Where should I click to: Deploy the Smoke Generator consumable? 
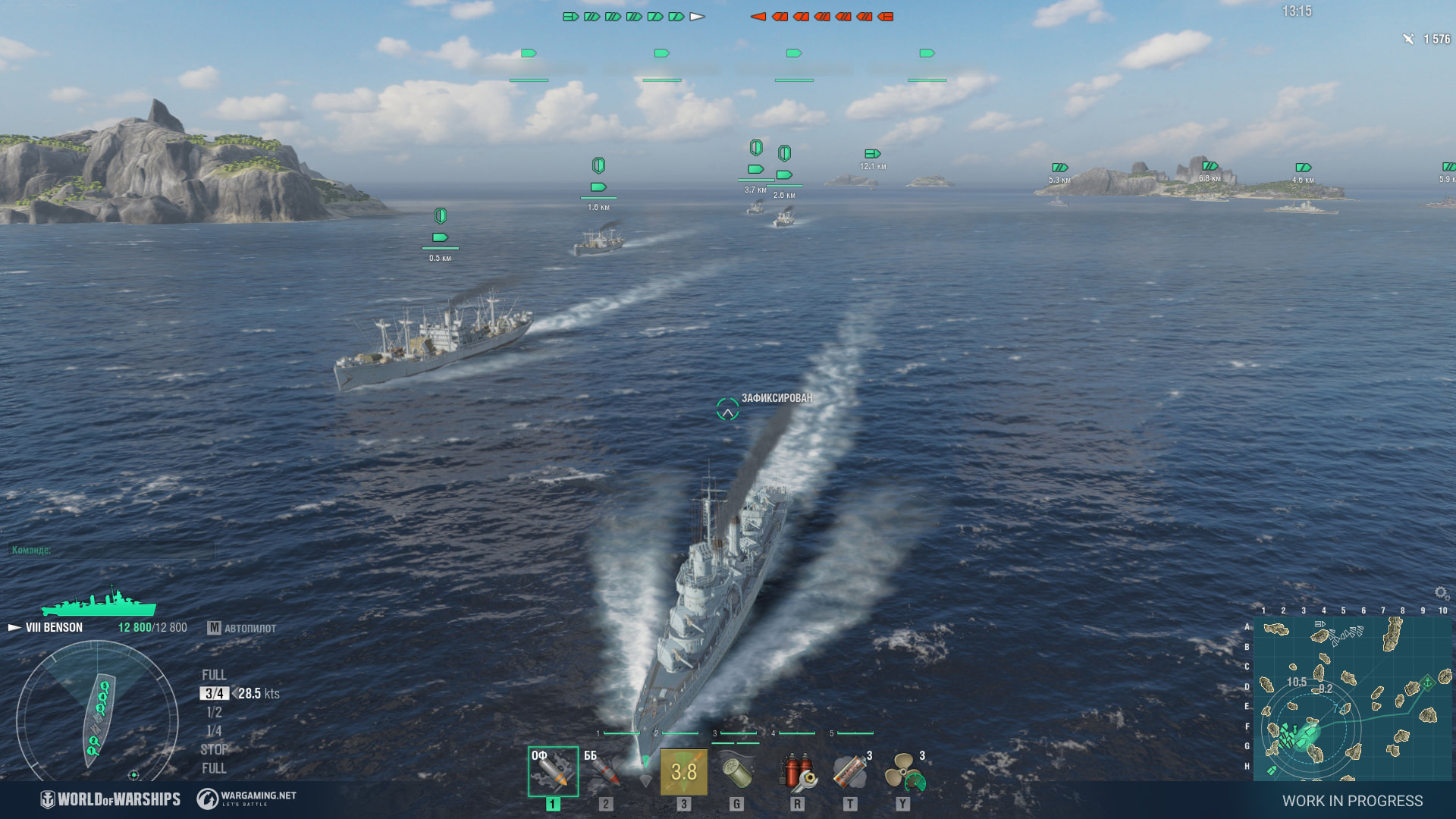pyautogui.click(x=850, y=772)
